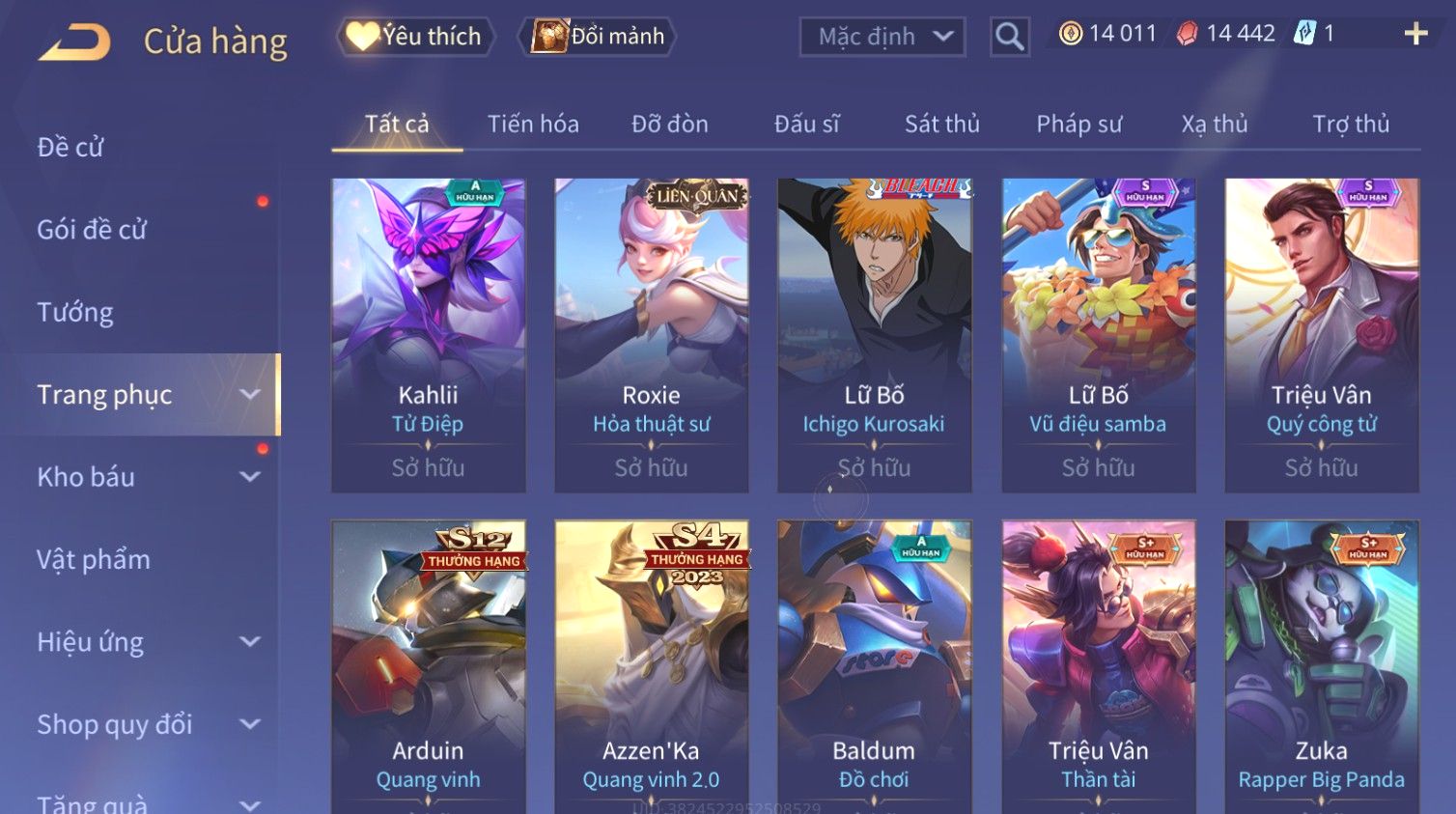Add currency with the plus button

click(x=1415, y=34)
